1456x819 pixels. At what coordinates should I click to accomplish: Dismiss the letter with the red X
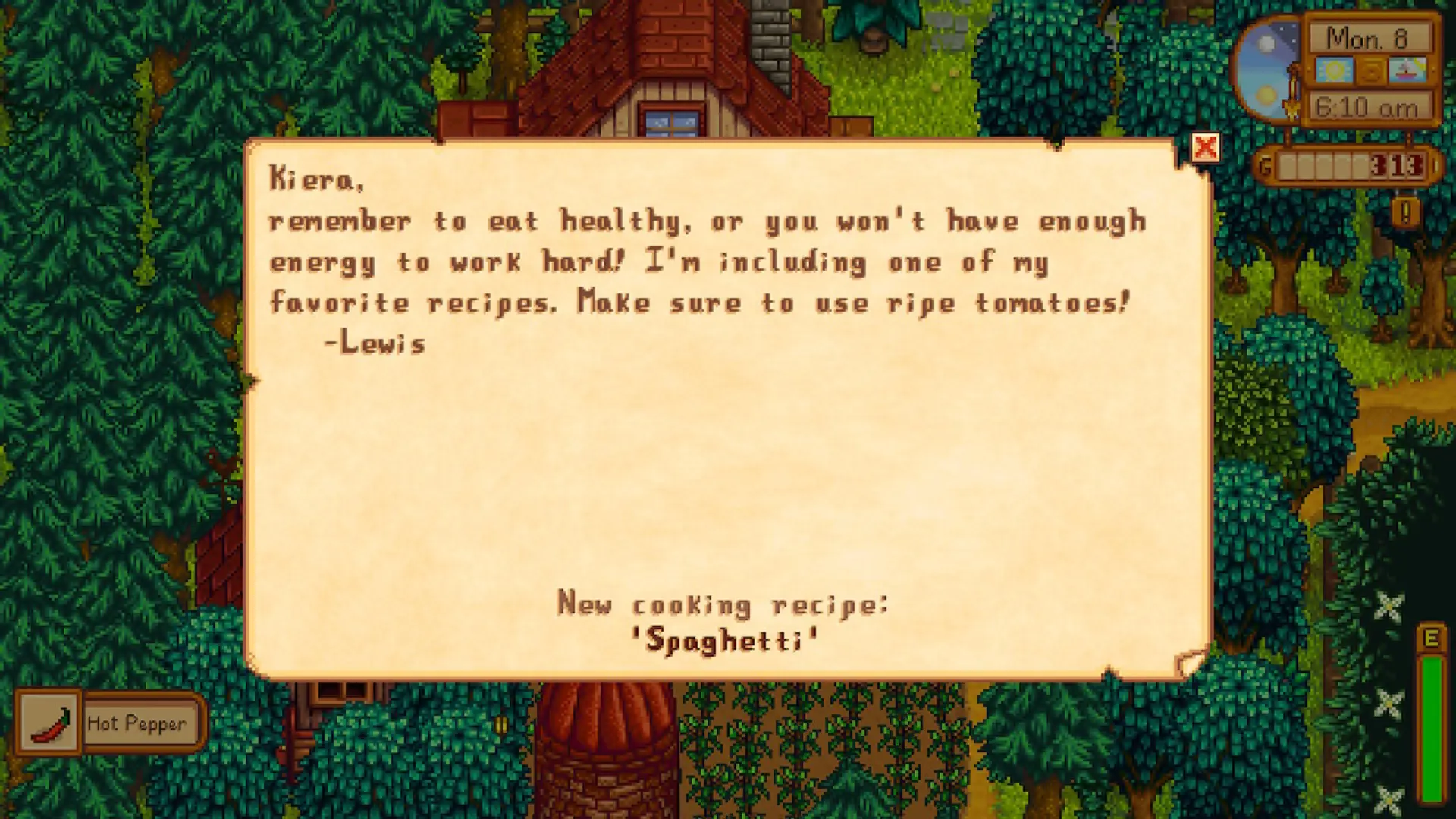1207,149
